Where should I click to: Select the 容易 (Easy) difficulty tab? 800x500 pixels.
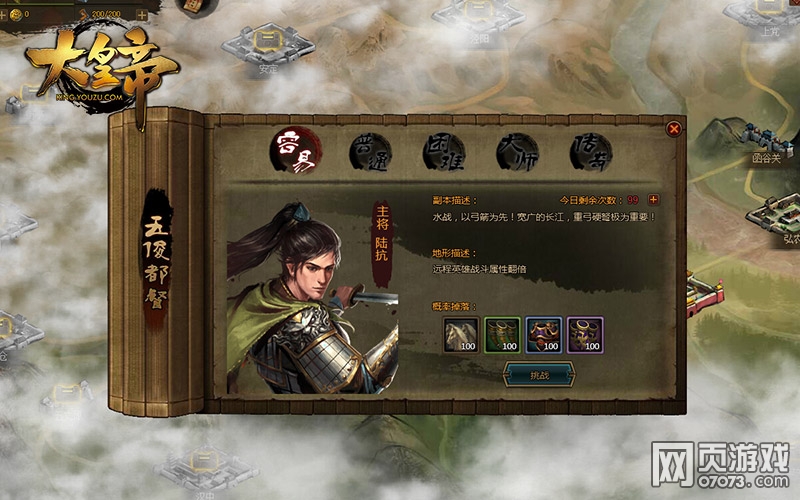(x=296, y=152)
